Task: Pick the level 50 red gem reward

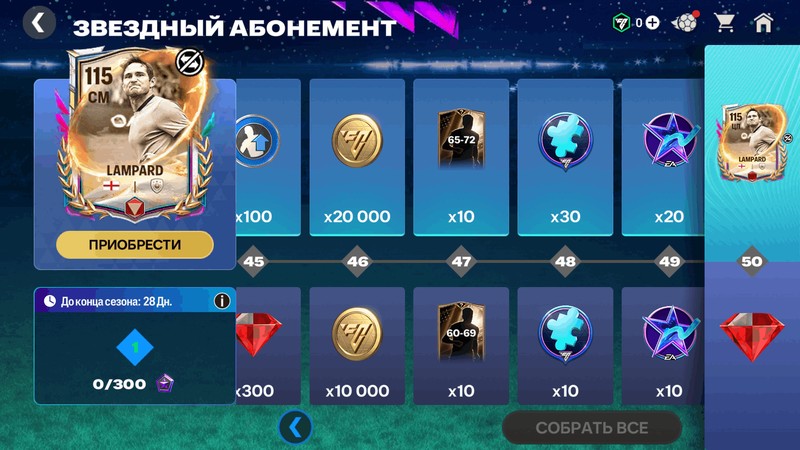Action: (x=752, y=340)
